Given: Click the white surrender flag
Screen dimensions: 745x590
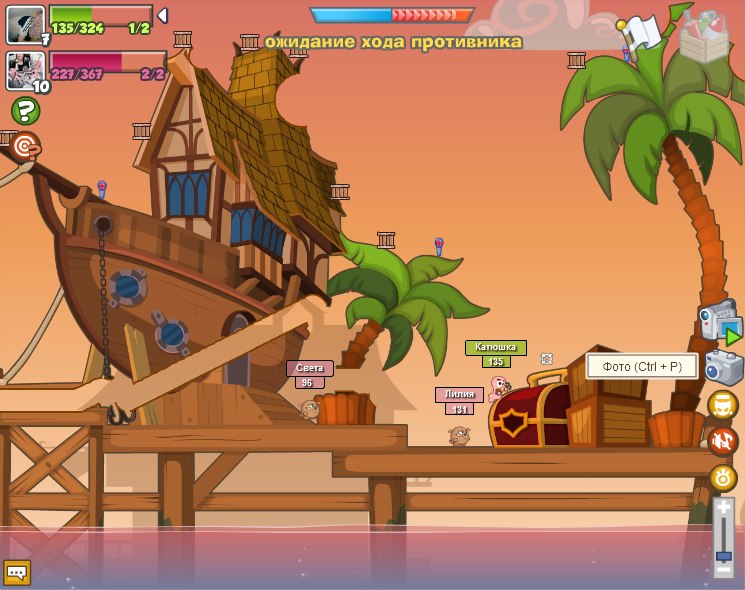Looking at the screenshot, I should (640, 33).
